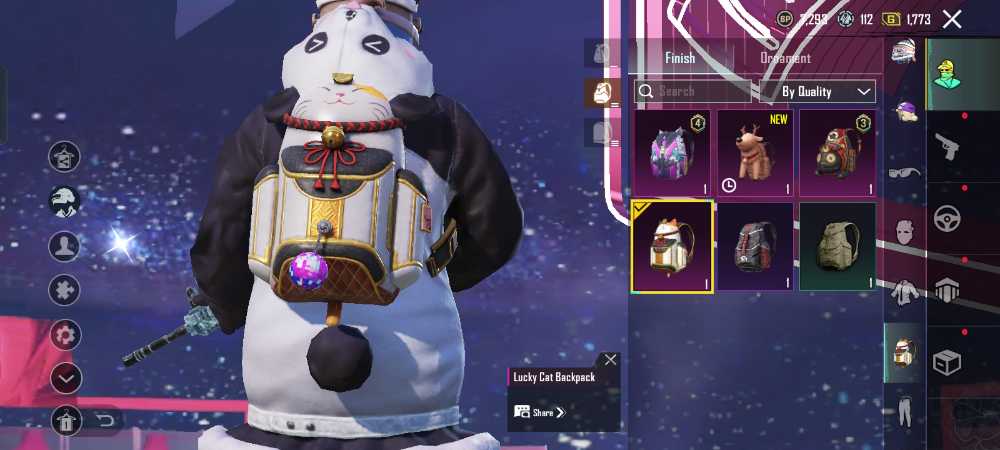Choose the NEW reindeer backpack

755,154
